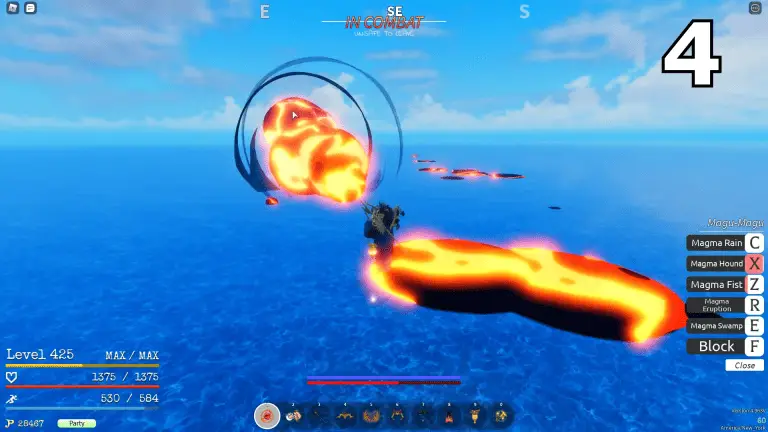The height and width of the screenshot is (432, 768).
Task: Use the Magma Hound skill
Action: pos(716,263)
